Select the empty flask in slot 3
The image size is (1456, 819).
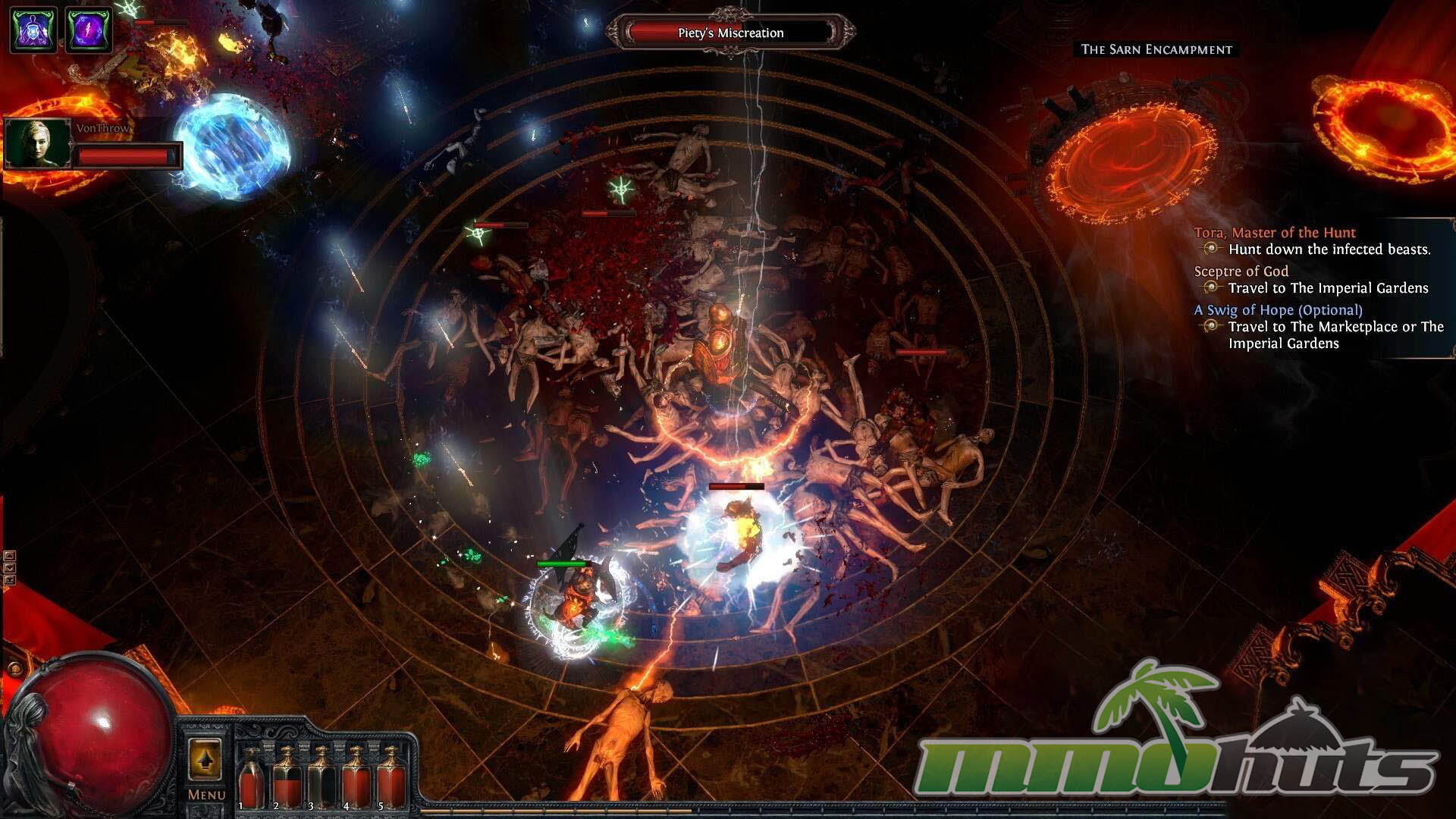point(322,778)
